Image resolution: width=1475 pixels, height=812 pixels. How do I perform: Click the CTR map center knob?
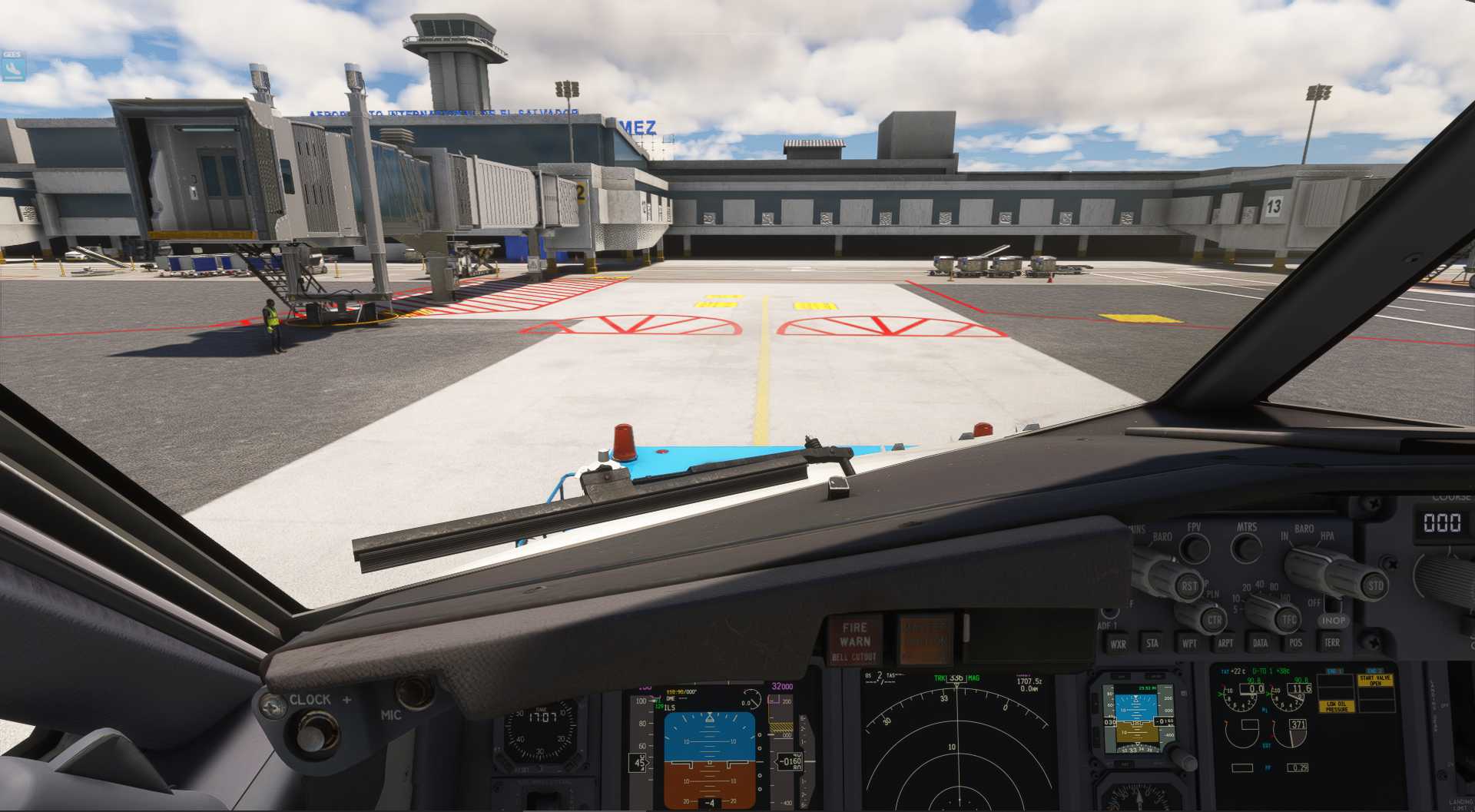point(1213,619)
